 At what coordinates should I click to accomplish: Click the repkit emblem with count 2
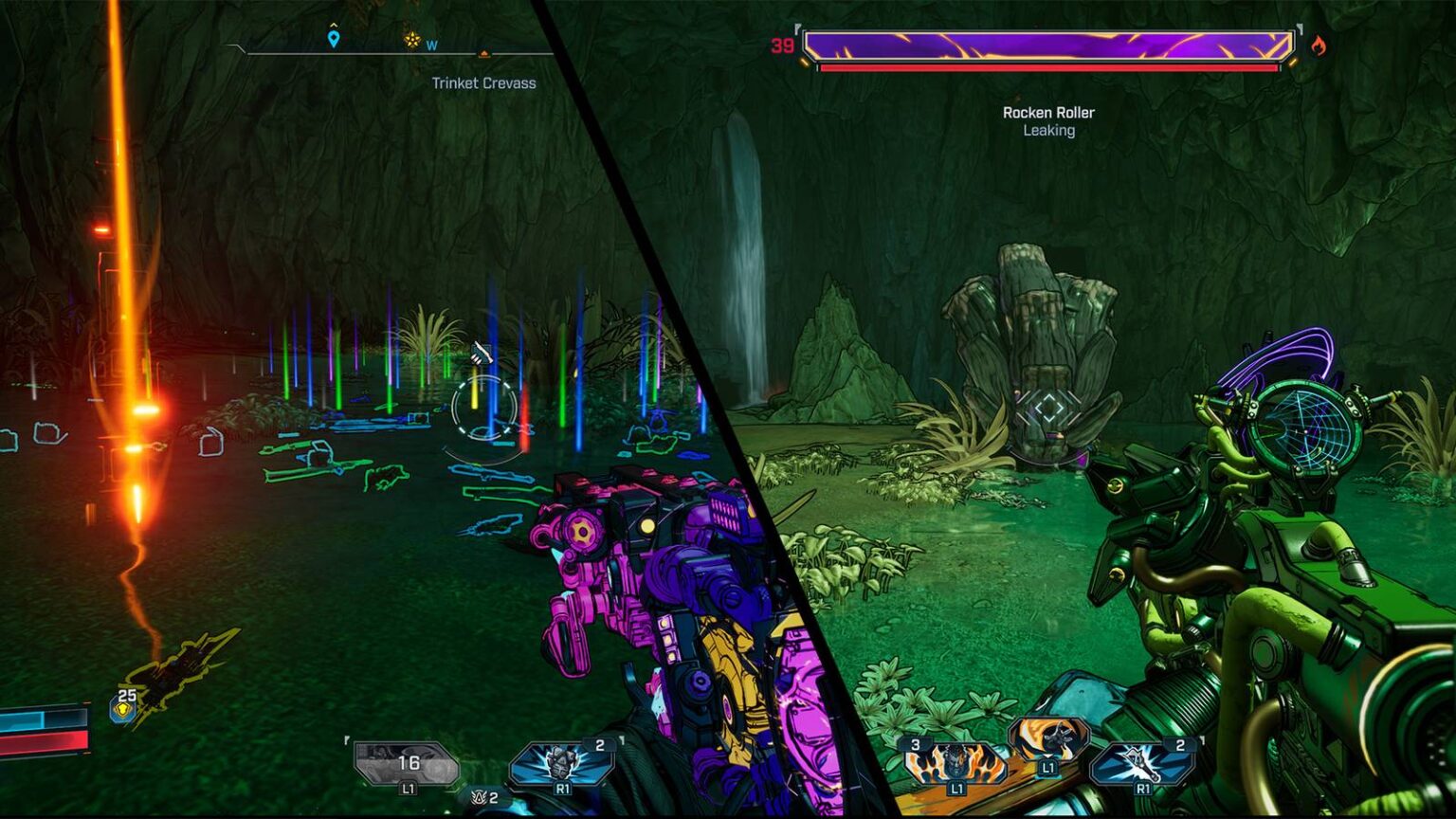point(482,797)
